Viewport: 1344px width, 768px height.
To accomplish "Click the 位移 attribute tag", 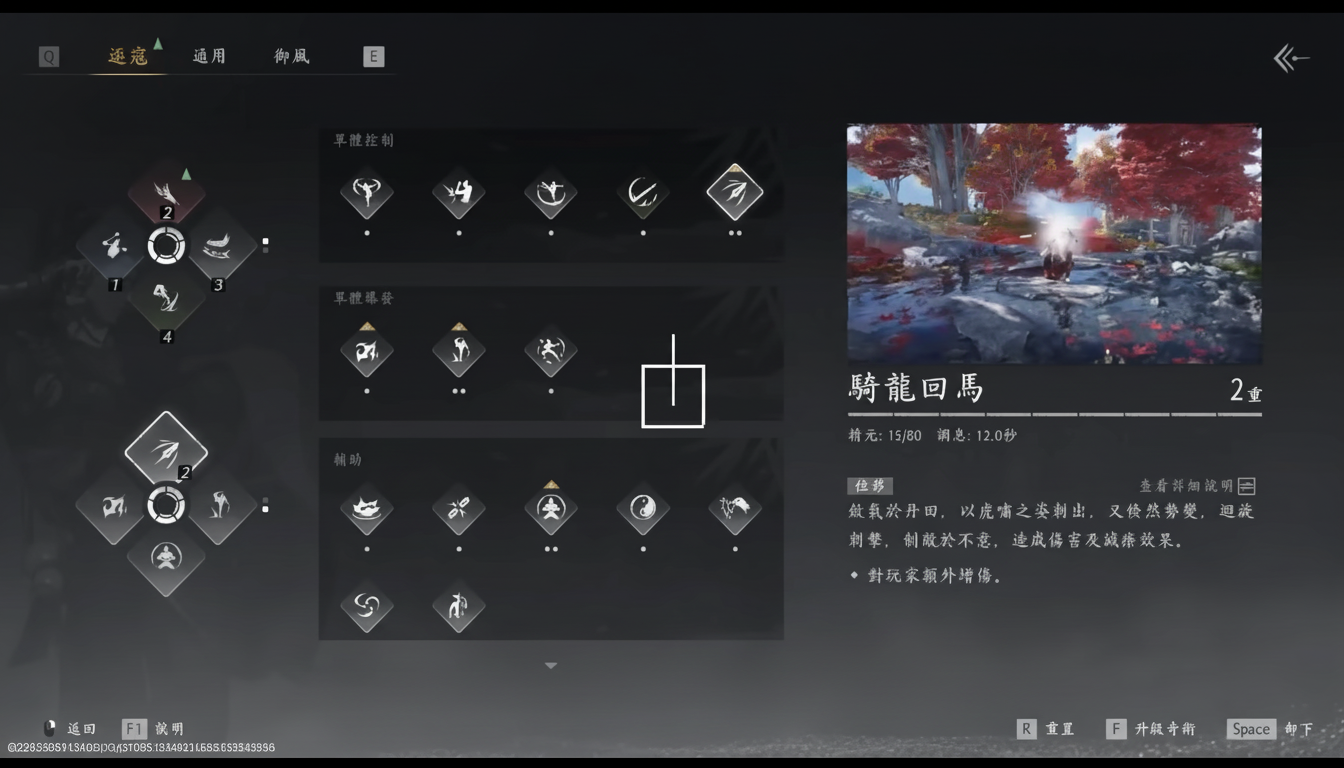I will 869,485.
